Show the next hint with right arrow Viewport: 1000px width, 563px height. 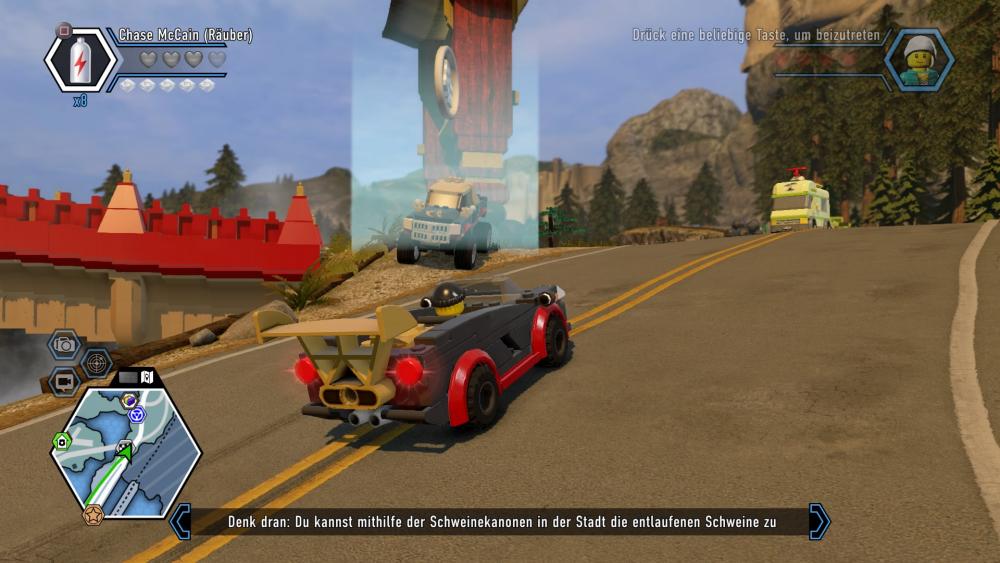(819, 521)
